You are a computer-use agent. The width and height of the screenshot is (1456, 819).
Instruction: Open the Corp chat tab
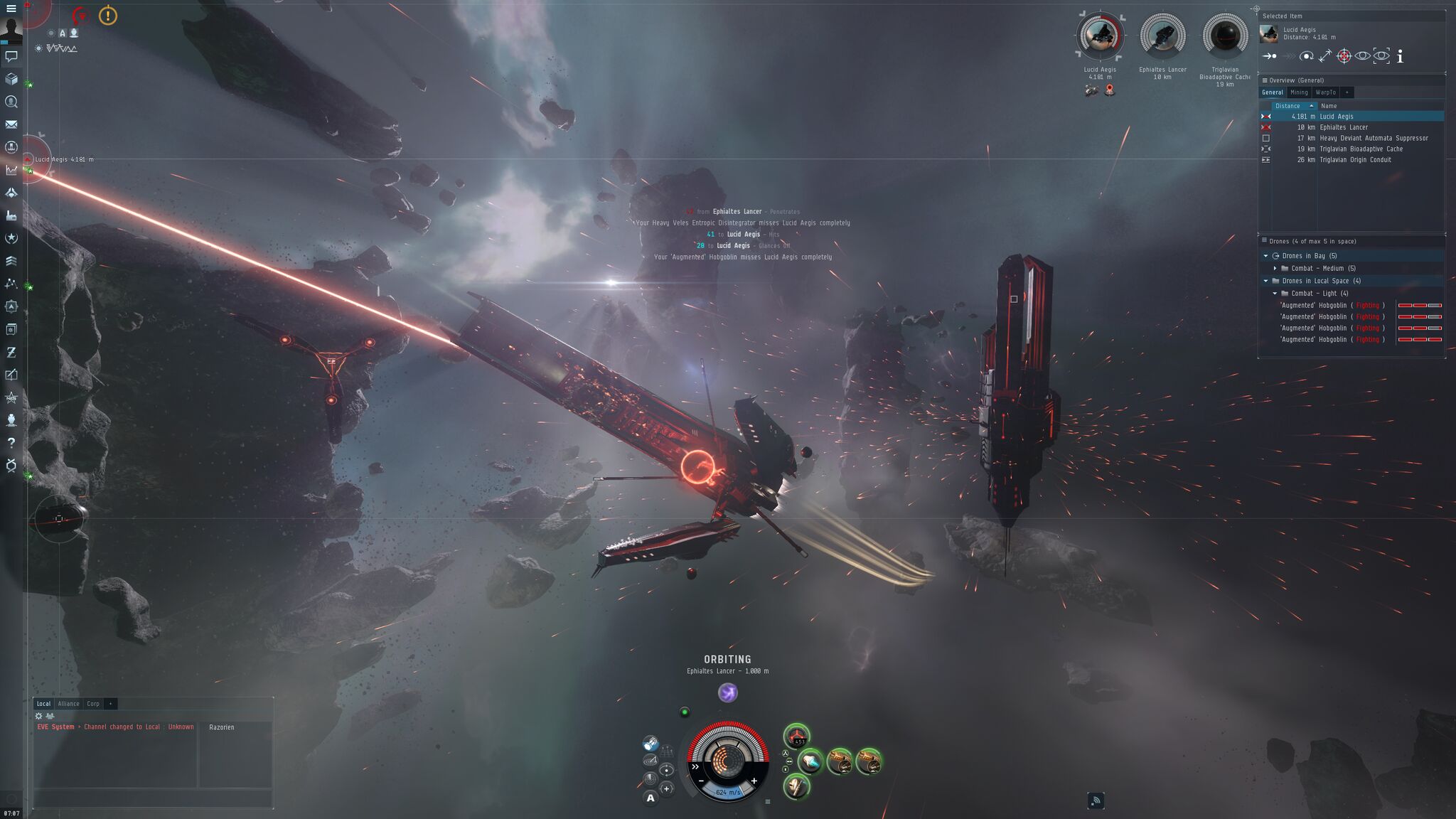pyautogui.click(x=93, y=703)
